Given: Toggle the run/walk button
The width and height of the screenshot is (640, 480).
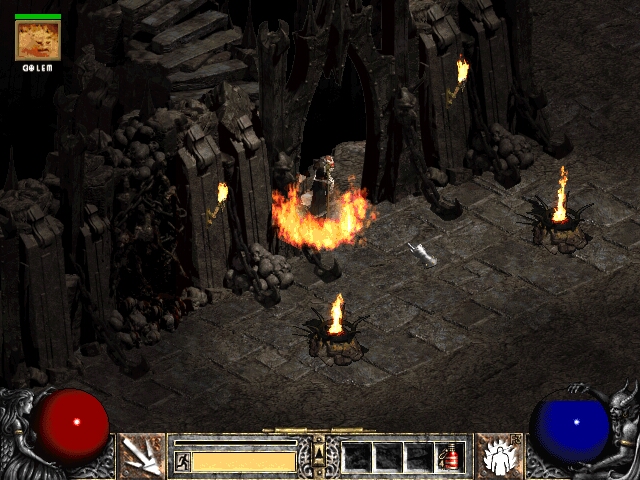Looking at the screenshot, I should click(x=183, y=461).
